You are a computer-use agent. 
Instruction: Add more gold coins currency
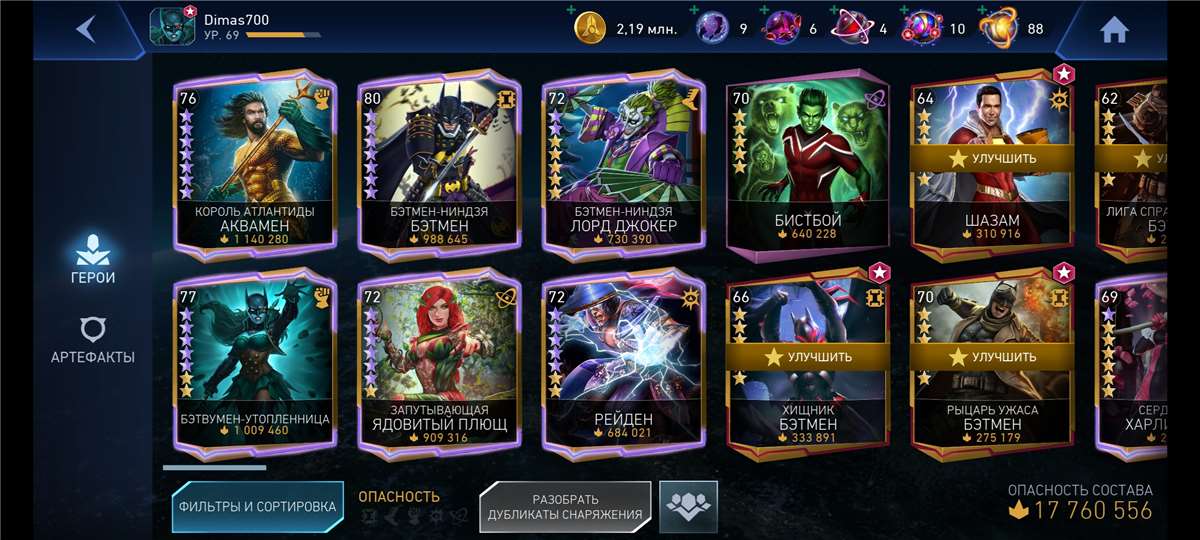click(x=571, y=11)
